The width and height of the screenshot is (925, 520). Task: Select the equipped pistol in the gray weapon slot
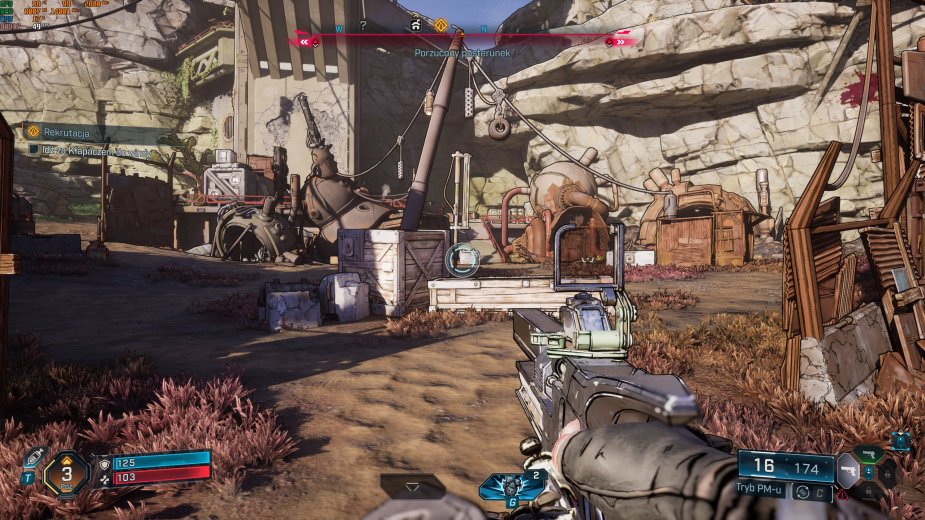[x=847, y=468]
